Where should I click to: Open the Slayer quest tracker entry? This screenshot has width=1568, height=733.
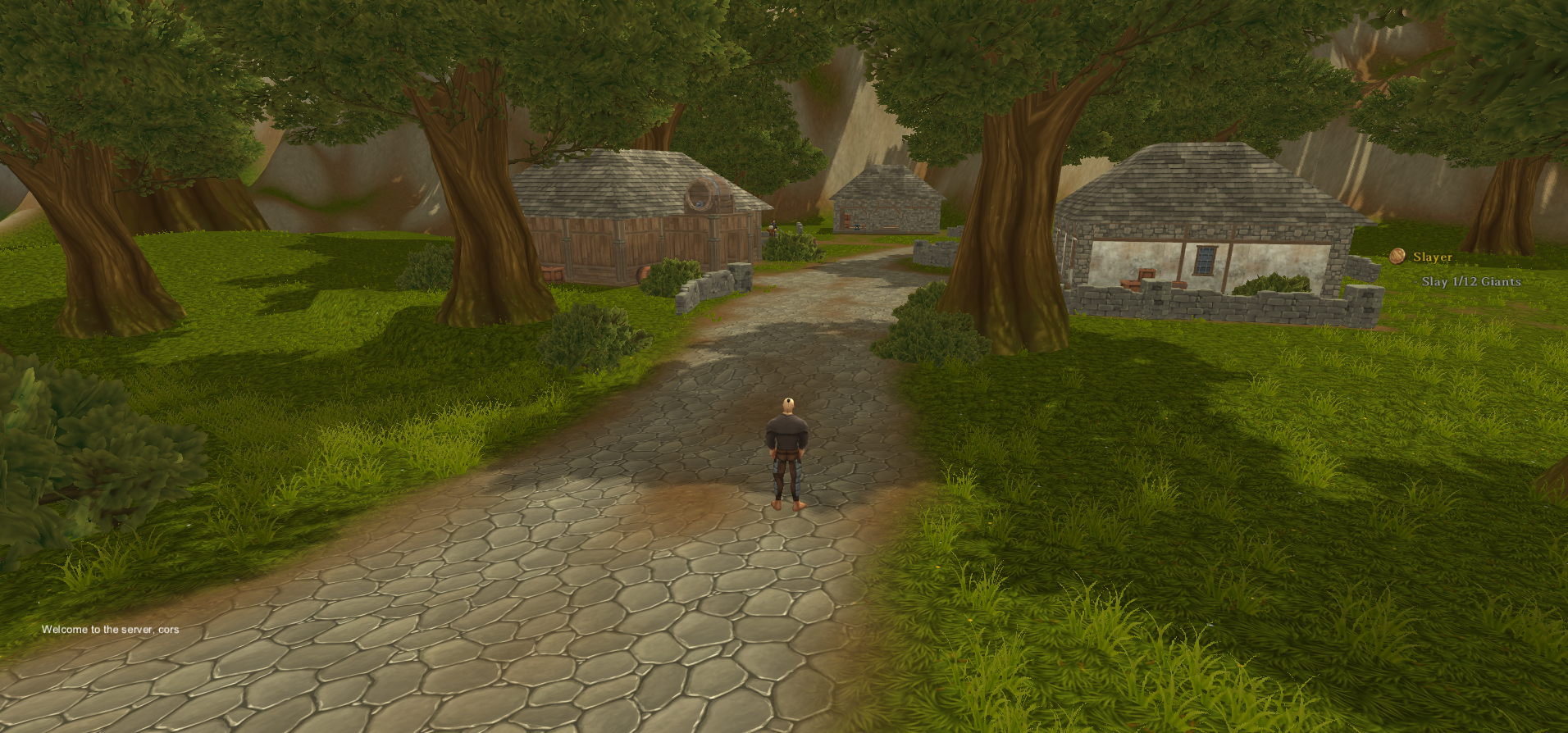click(1432, 257)
